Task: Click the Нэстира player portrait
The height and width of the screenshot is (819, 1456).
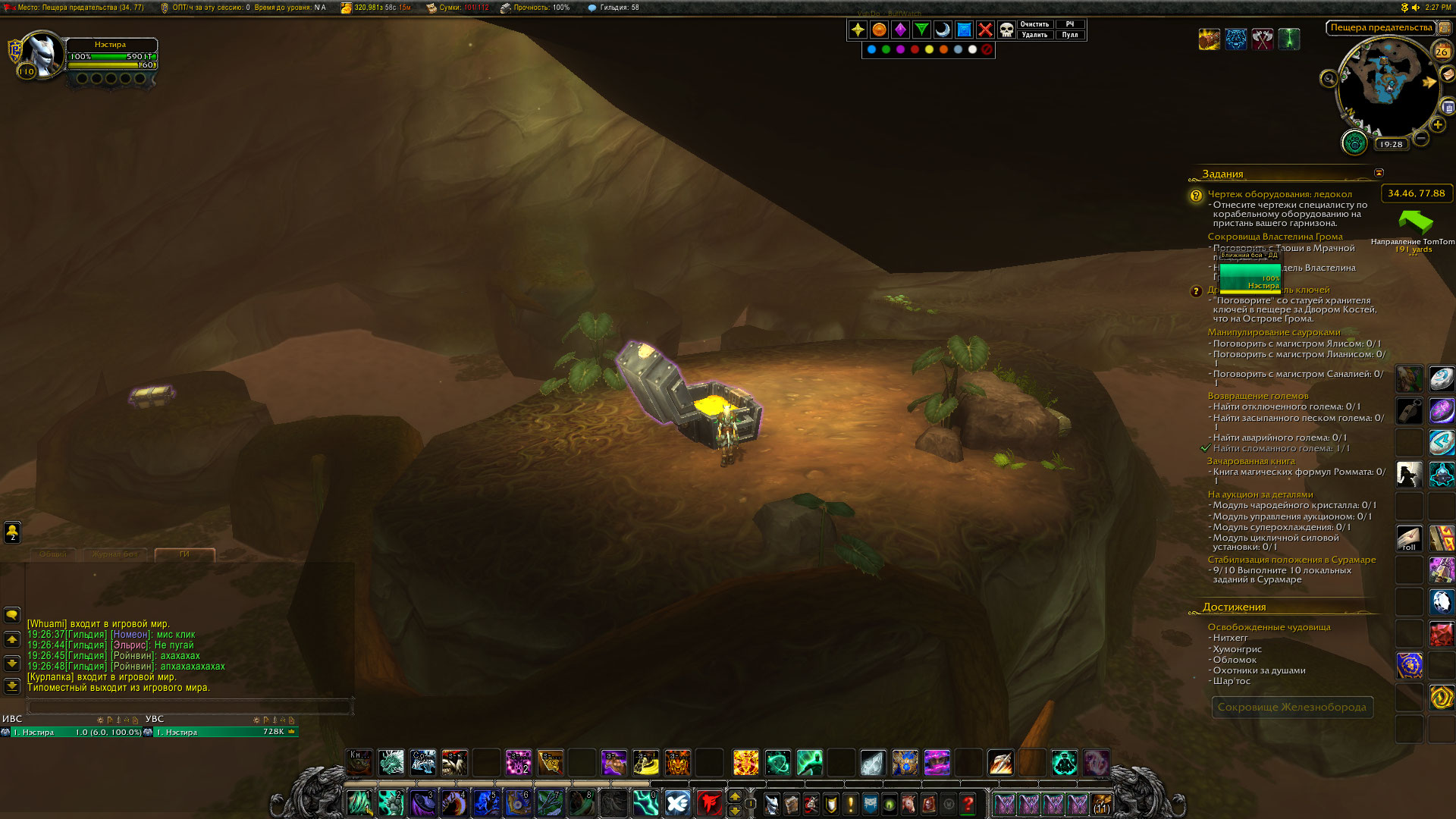Action: coord(42,55)
